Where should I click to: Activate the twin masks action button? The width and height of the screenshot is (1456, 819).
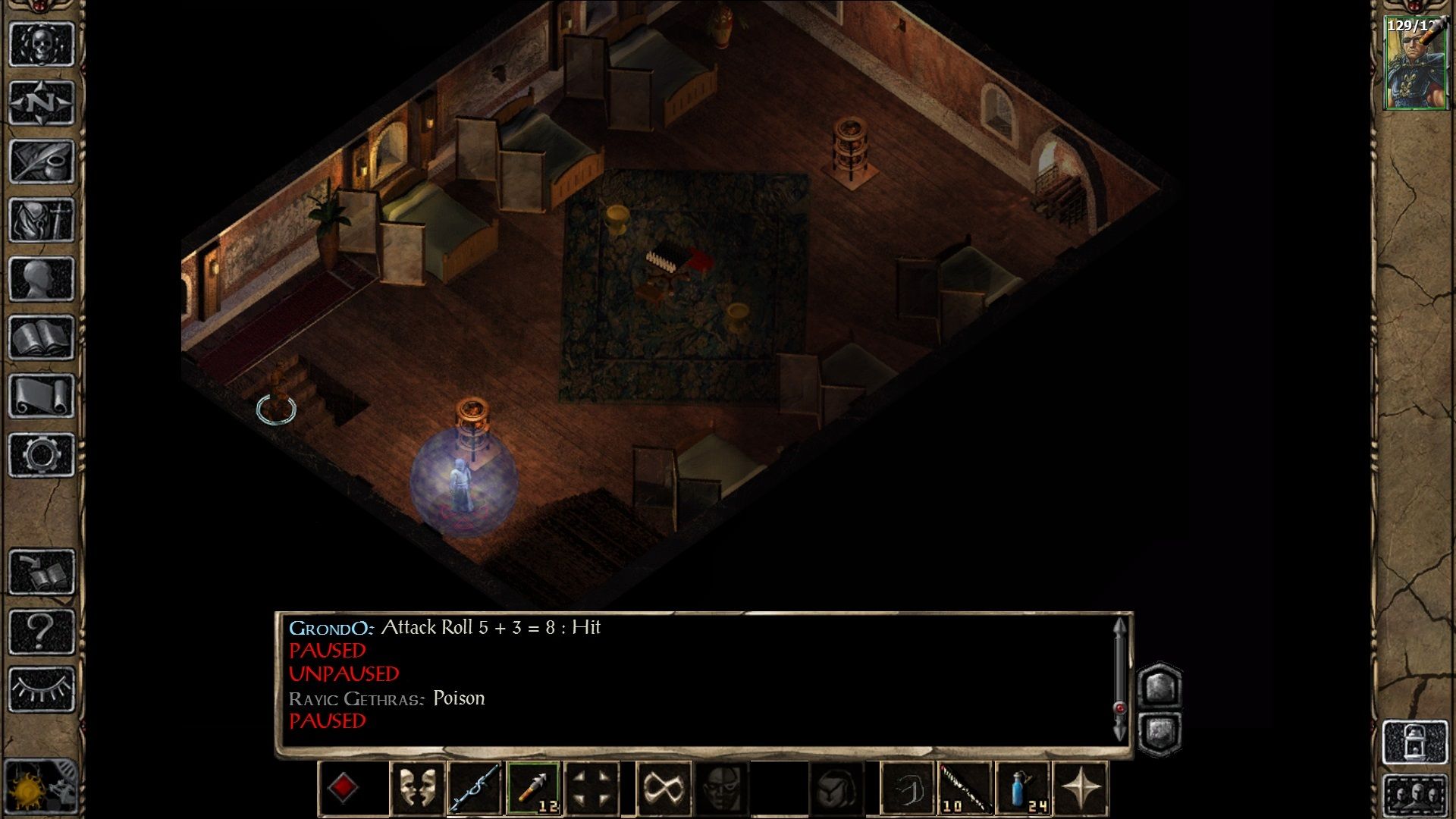click(417, 789)
